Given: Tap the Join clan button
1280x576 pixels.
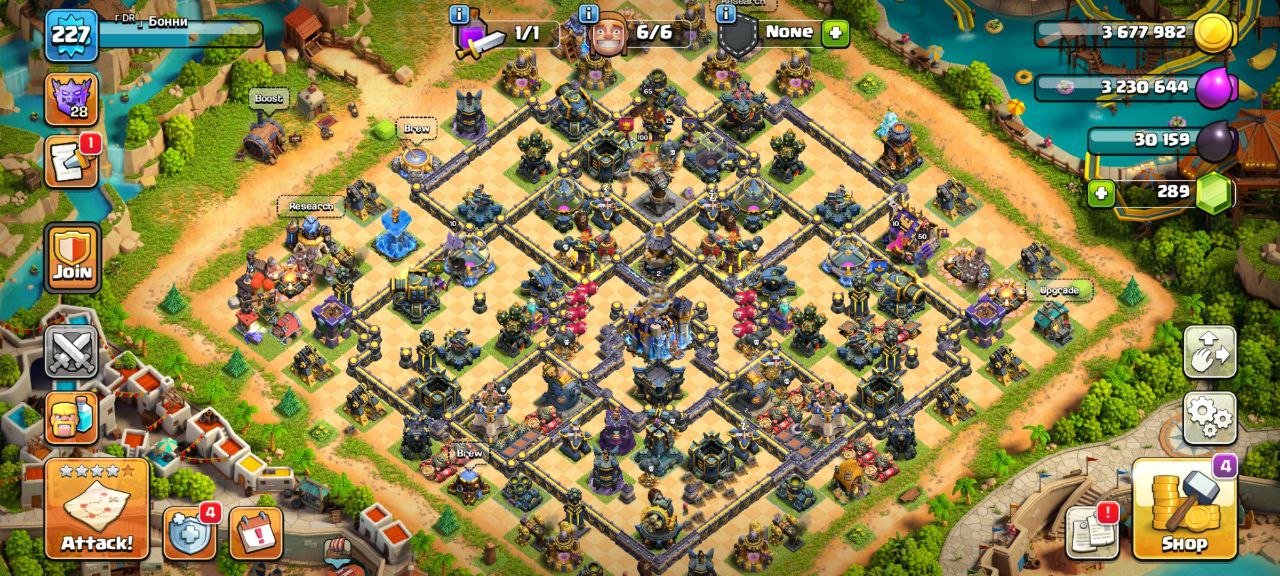Looking at the screenshot, I should pos(72,257).
